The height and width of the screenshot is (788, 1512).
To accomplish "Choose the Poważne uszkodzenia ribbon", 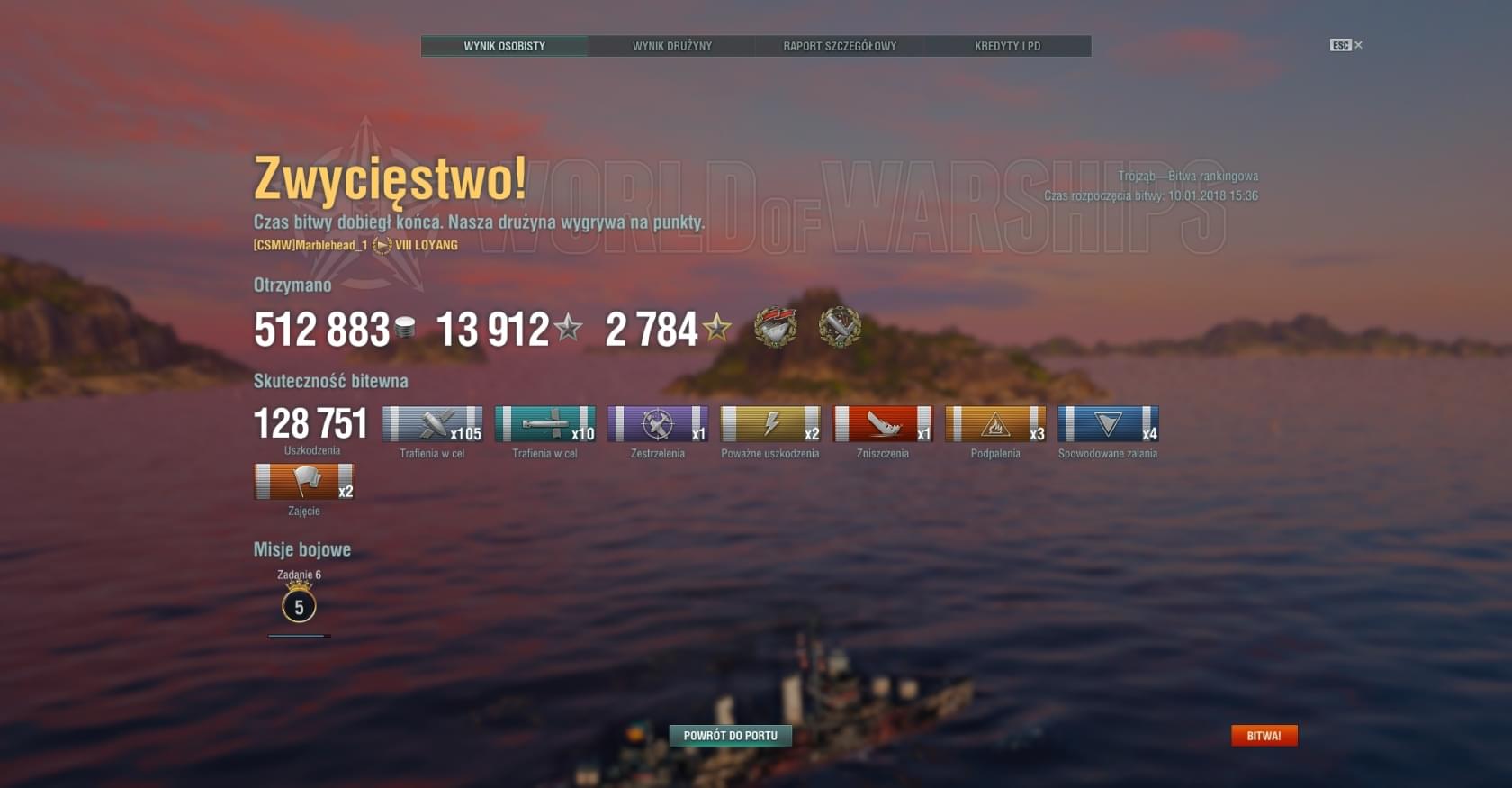I will 770,424.
